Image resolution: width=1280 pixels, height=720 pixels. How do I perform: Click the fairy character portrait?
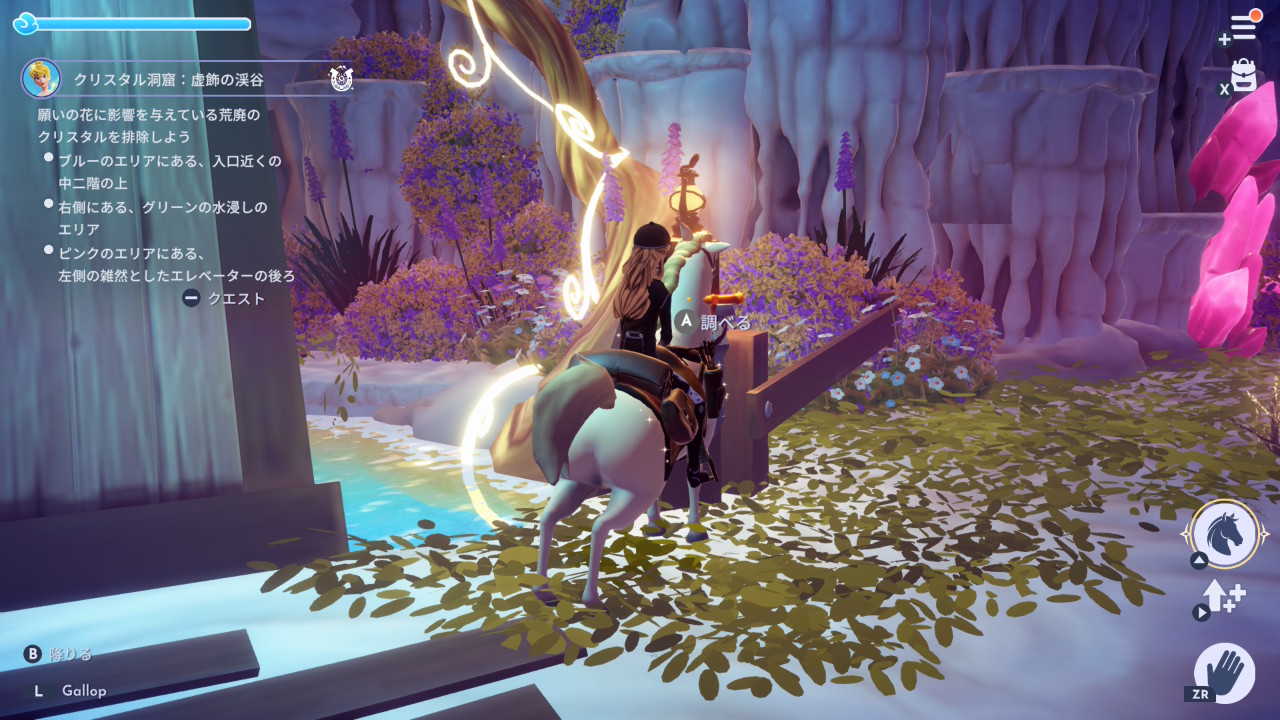coord(41,78)
